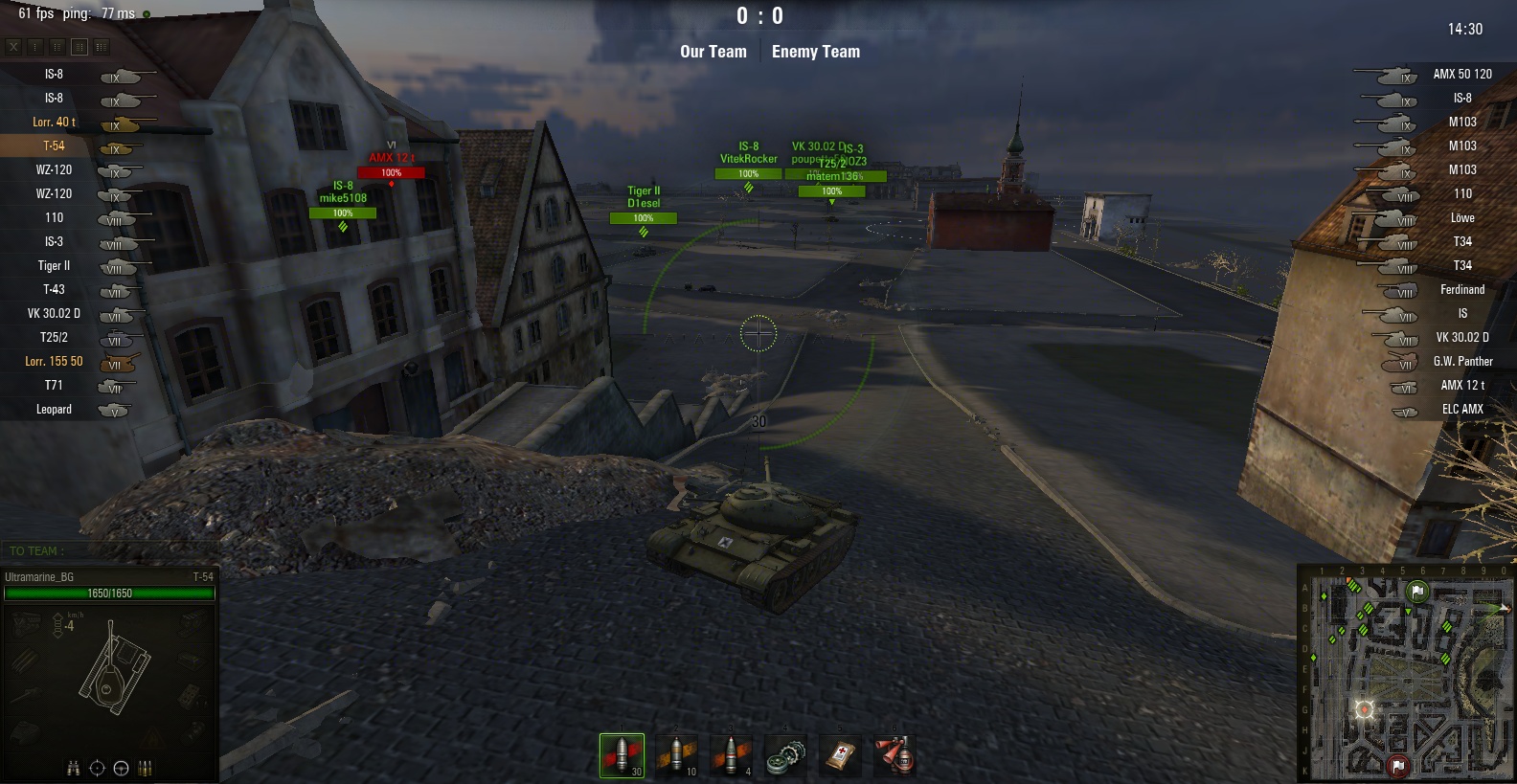
Task: Select the Lorr. 40 t row in our team
Action: (x=55, y=123)
